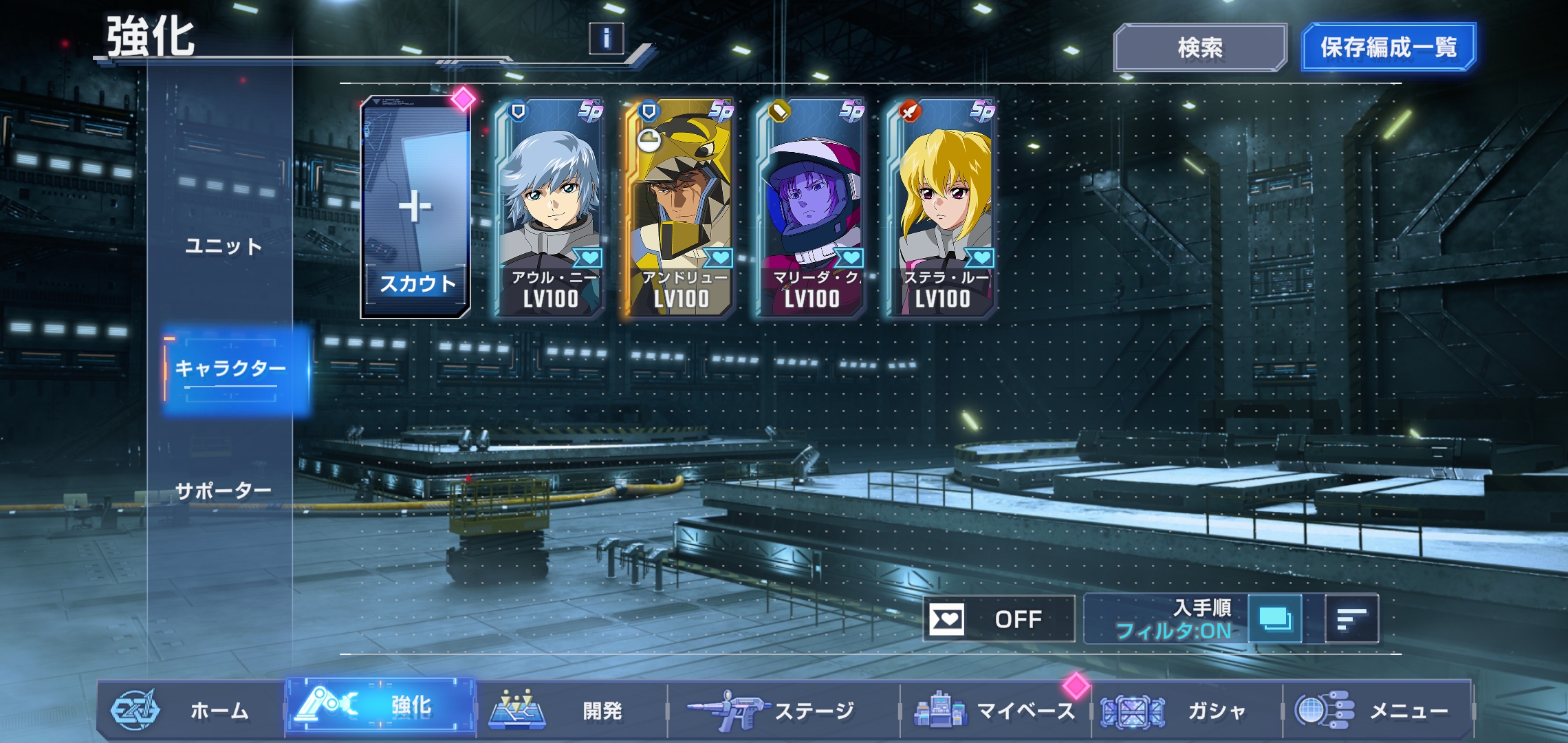1568x743 pixels.
Task: Select the ステラ・ルーシェ character card
Action: [x=942, y=208]
